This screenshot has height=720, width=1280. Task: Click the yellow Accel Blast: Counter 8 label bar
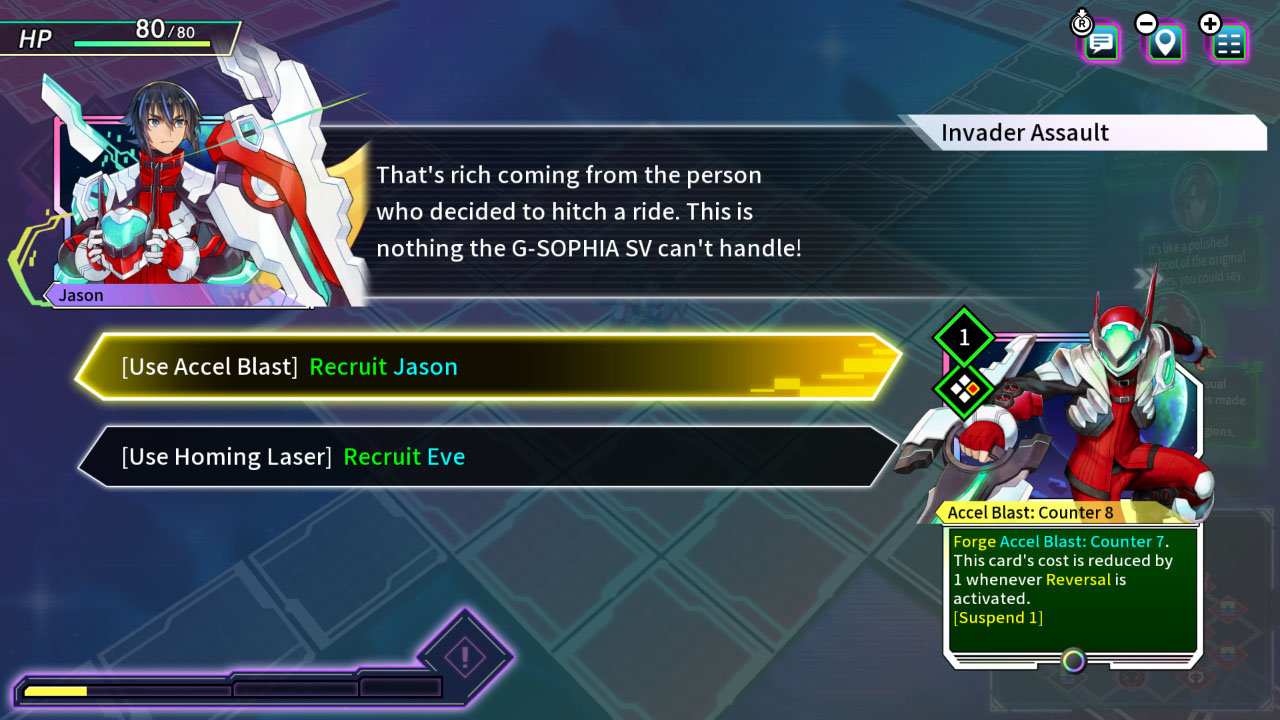[1067, 512]
